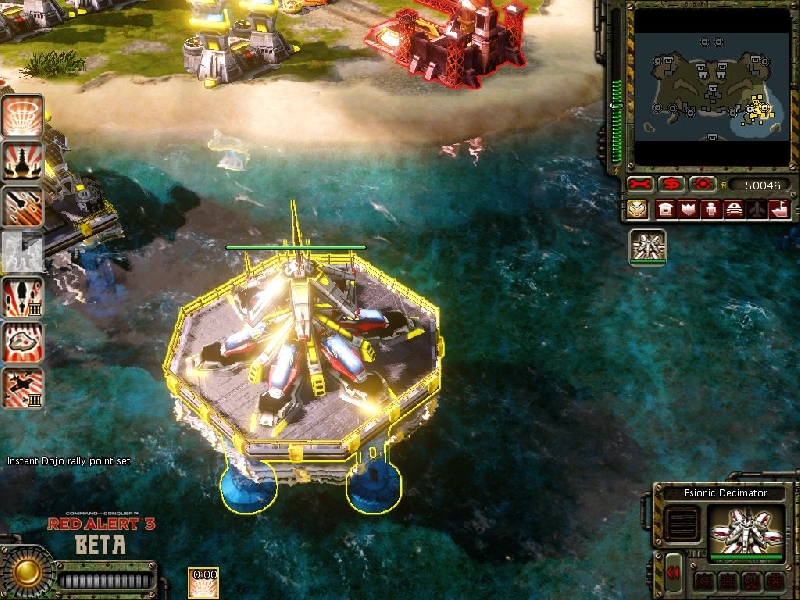
Task: Switch to the defenses build tab
Action: point(688,210)
